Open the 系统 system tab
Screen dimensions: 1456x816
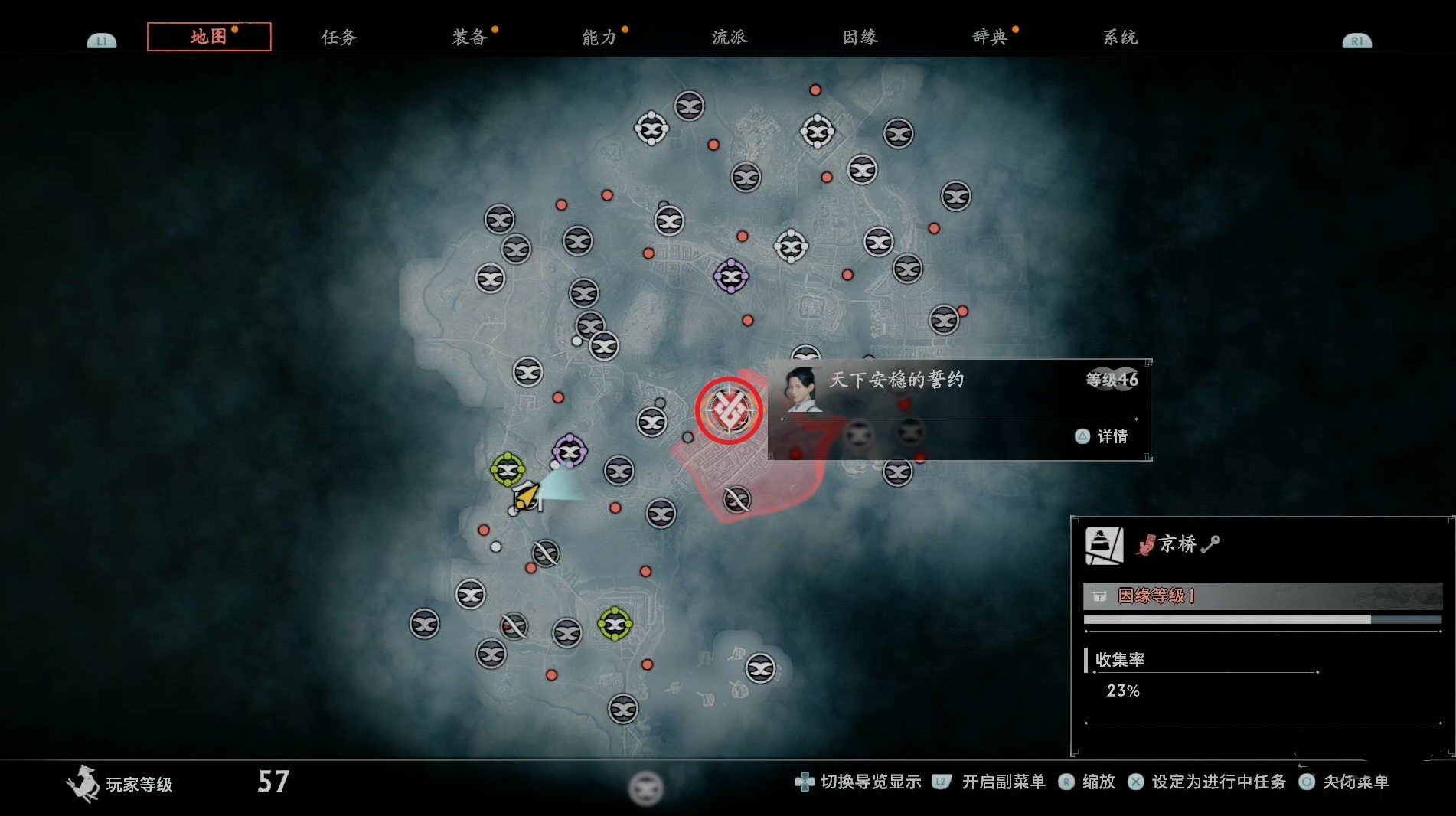(1120, 37)
